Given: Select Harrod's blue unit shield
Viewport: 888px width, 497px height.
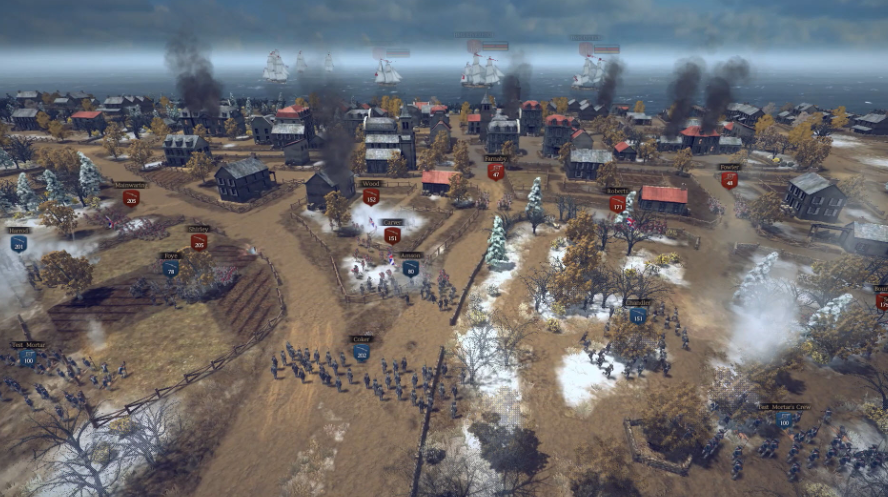Looking at the screenshot, I should 18,243.
